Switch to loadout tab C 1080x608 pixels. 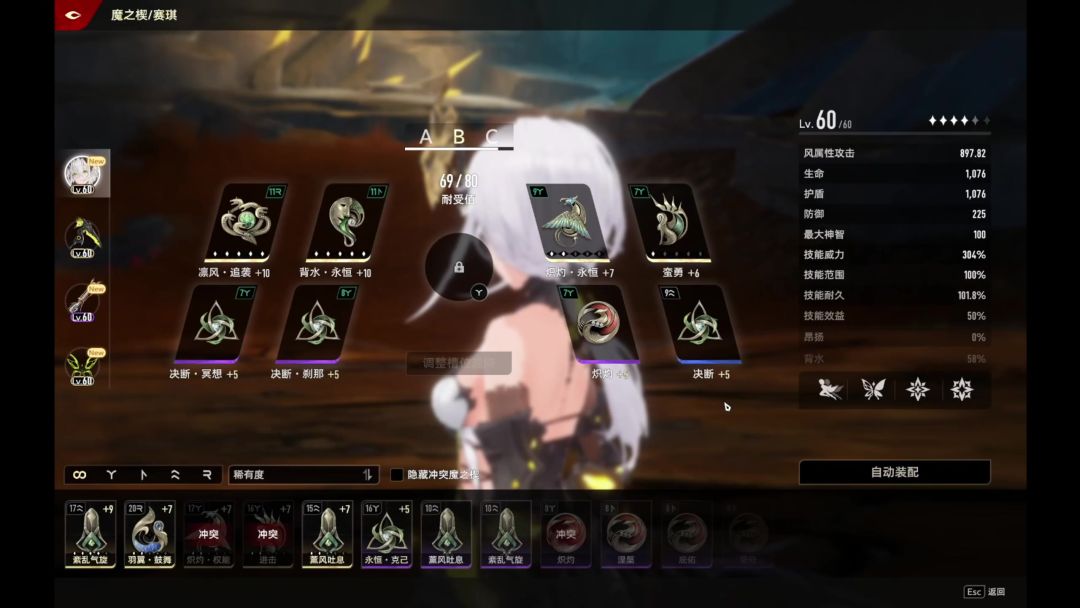(x=492, y=137)
